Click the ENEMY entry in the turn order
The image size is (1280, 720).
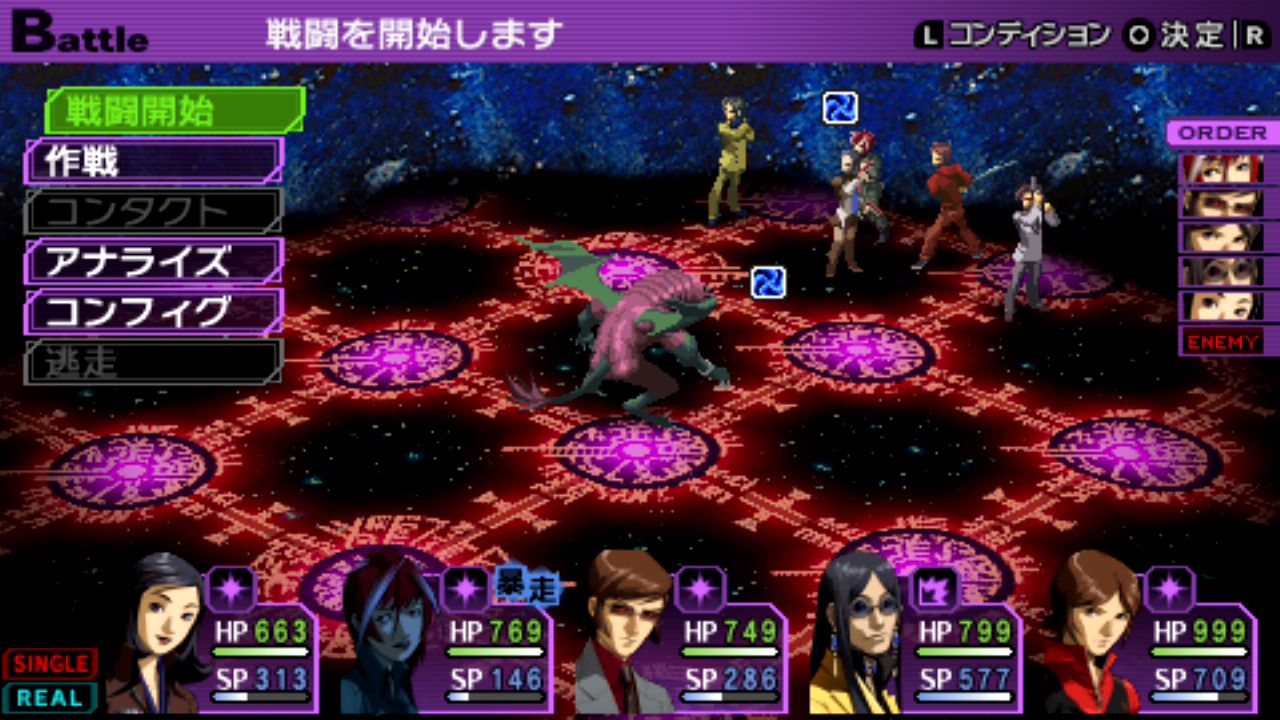pos(1222,342)
